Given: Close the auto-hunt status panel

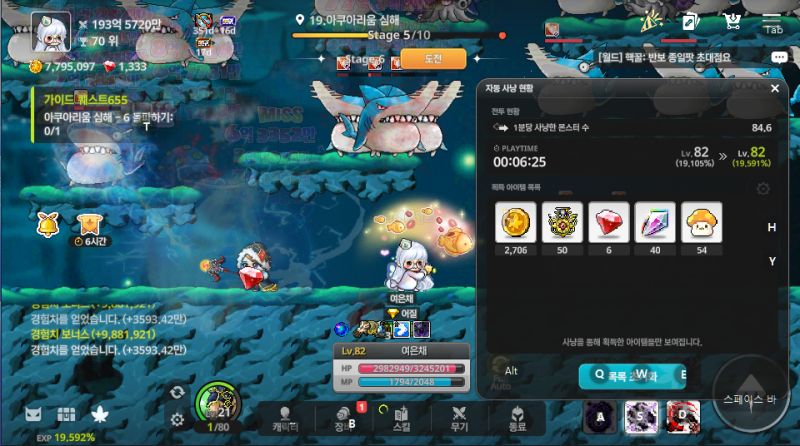Looking at the screenshot, I should (774, 89).
